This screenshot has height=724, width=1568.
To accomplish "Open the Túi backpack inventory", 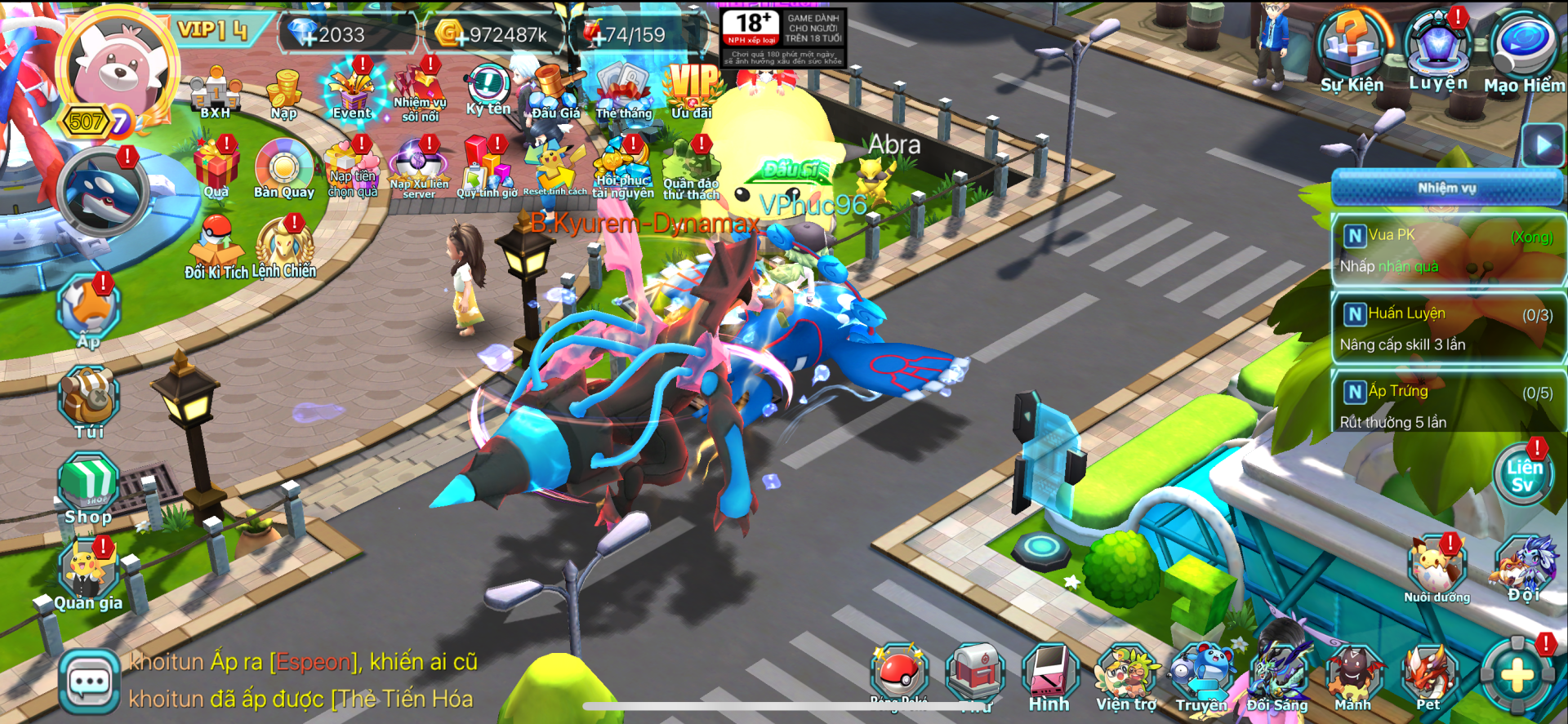I will coord(88,402).
